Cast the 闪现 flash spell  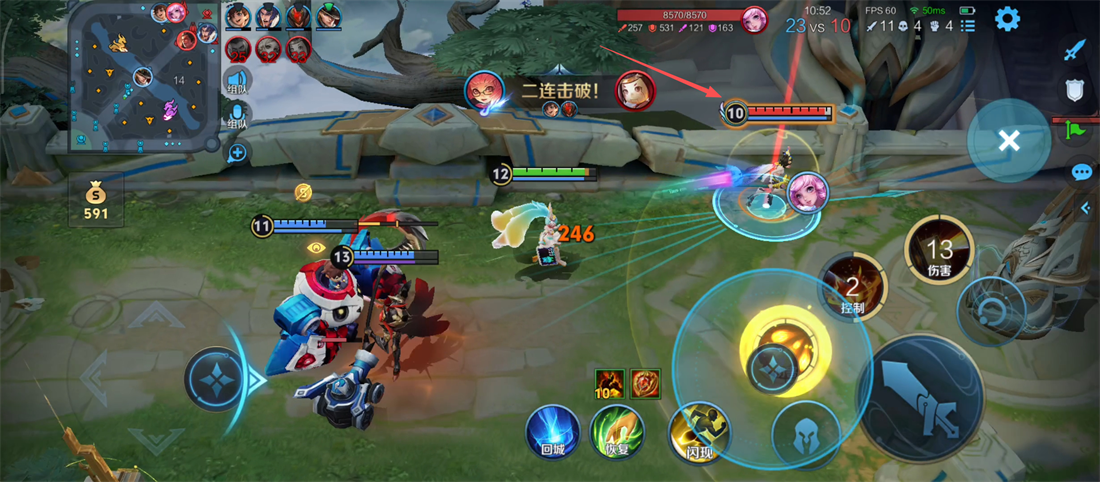click(x=699, y=431)
